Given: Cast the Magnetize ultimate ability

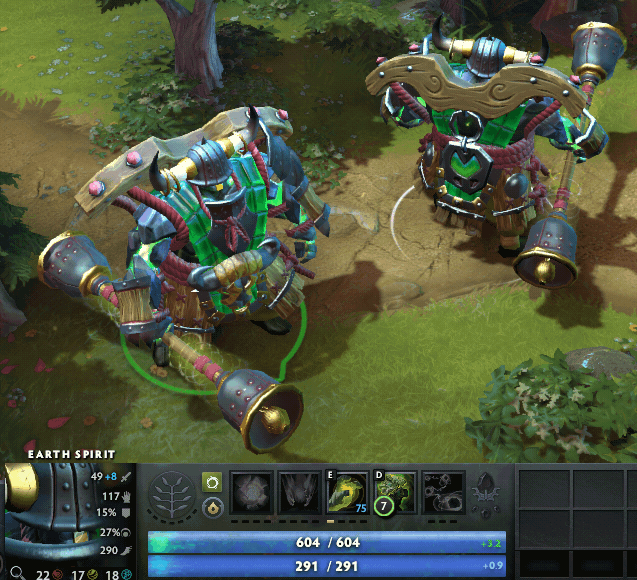Looking at the screenshot, I should 444,493.
